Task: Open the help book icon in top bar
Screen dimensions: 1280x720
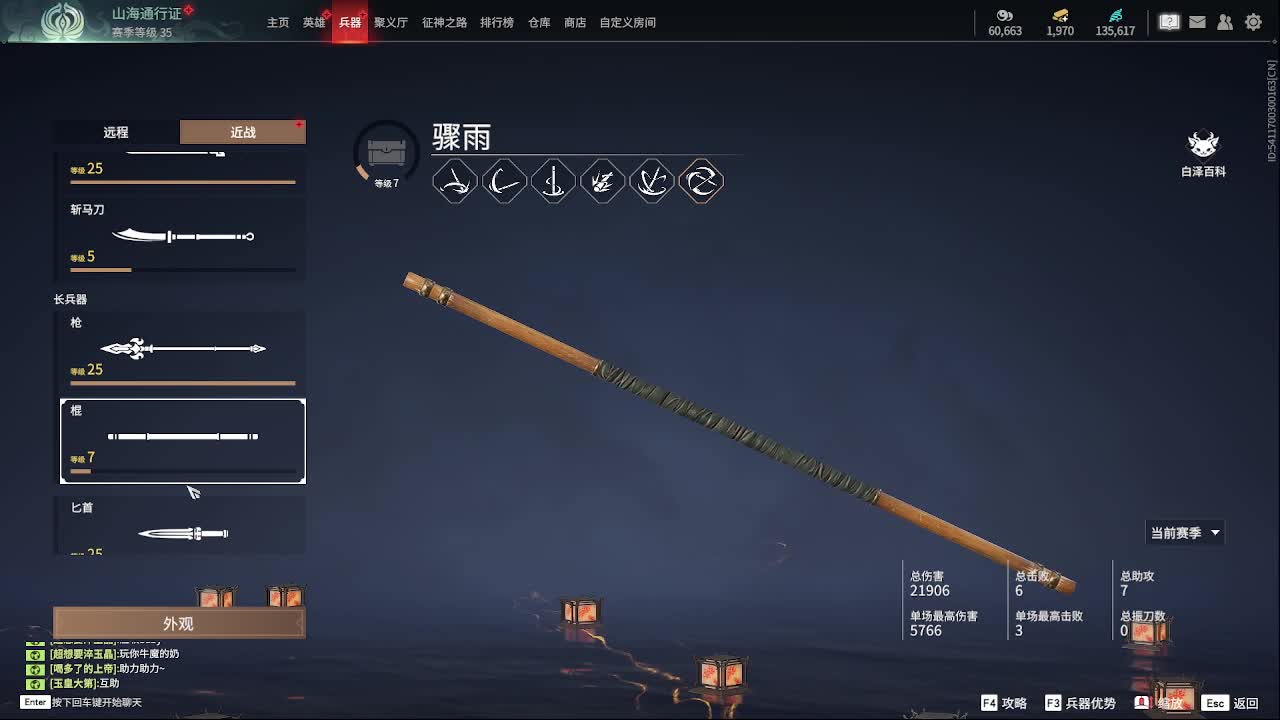Action: [x=1169, y=21]
